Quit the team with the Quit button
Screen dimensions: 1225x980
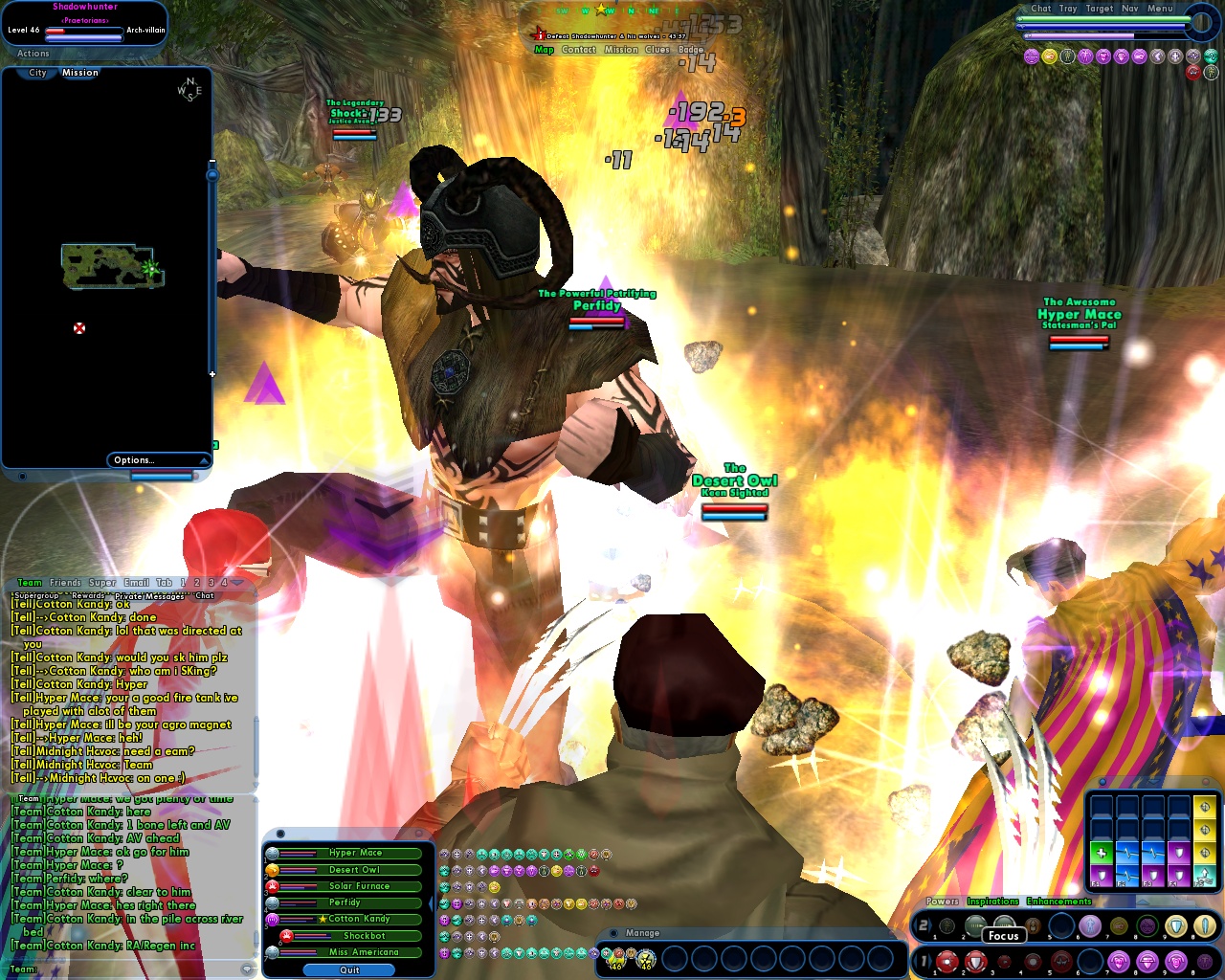click(349, 969)
